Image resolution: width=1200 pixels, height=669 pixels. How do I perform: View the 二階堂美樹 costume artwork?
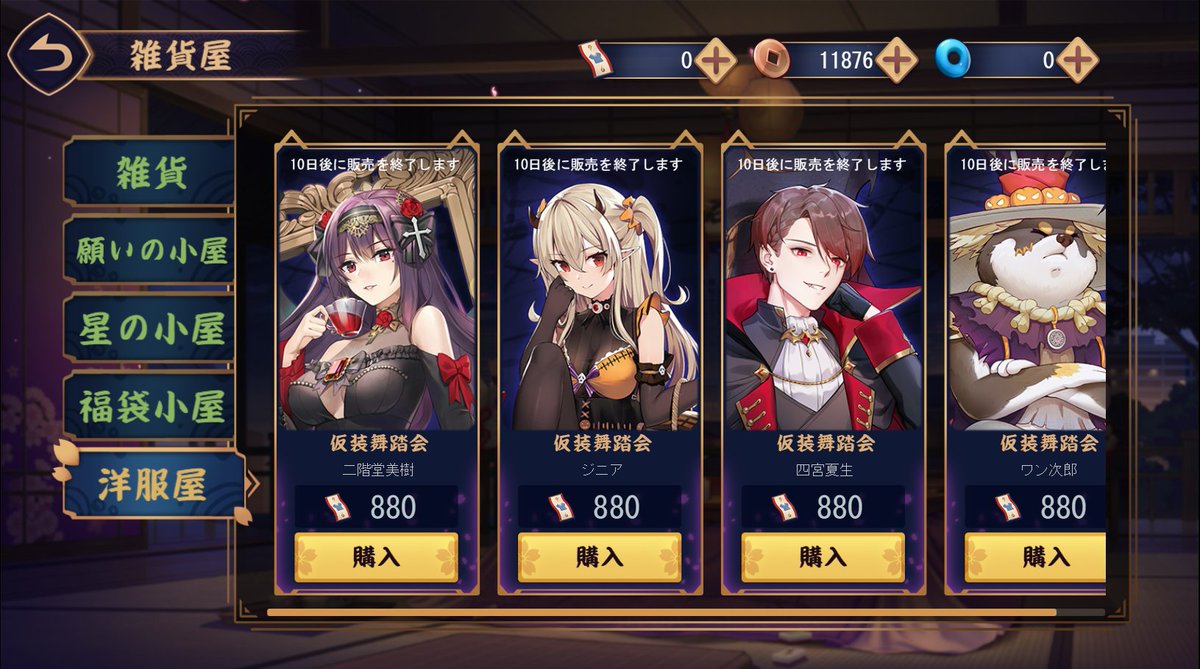coord(376,300)
